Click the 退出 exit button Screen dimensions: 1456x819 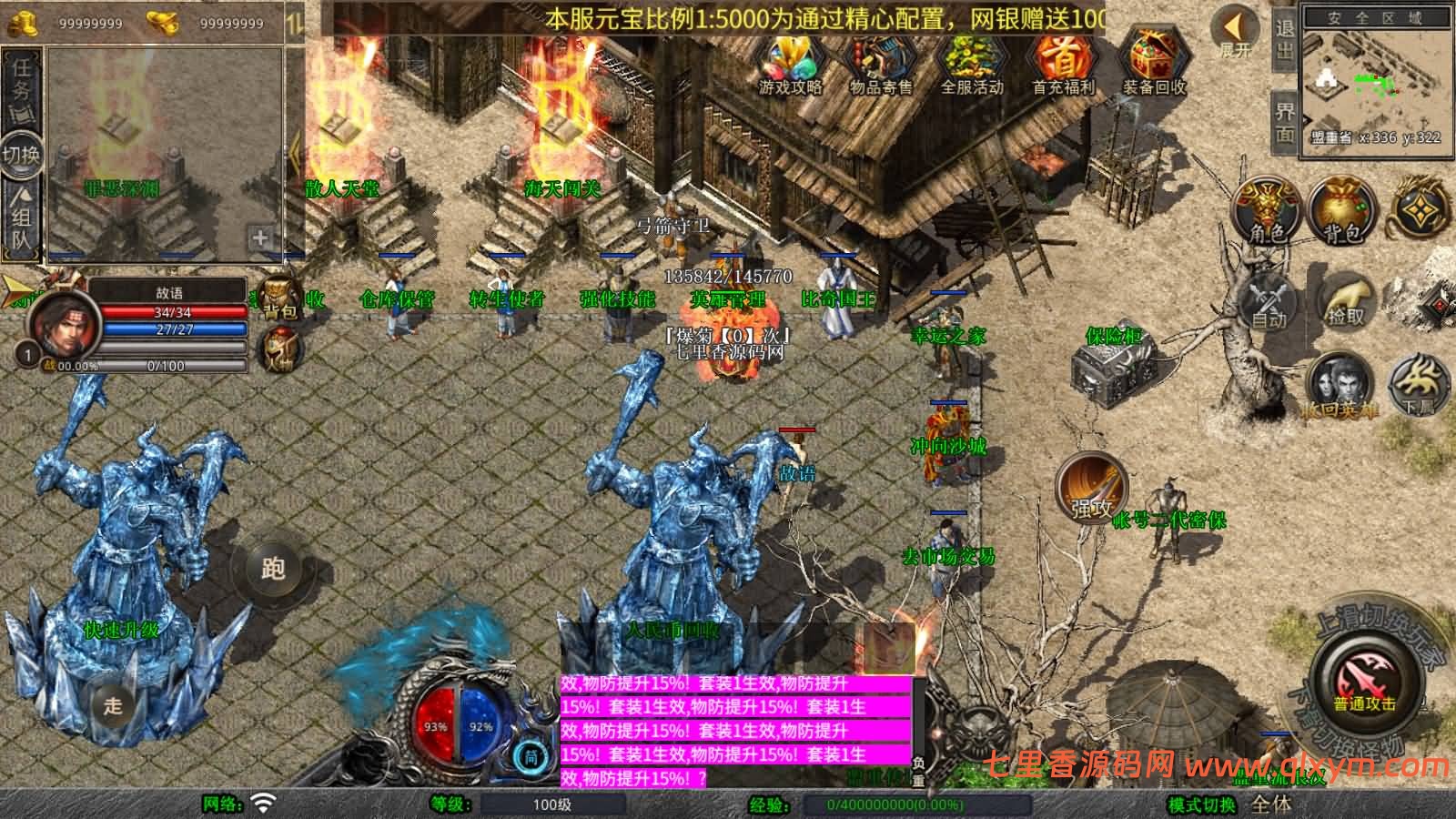coord(1284,41)
